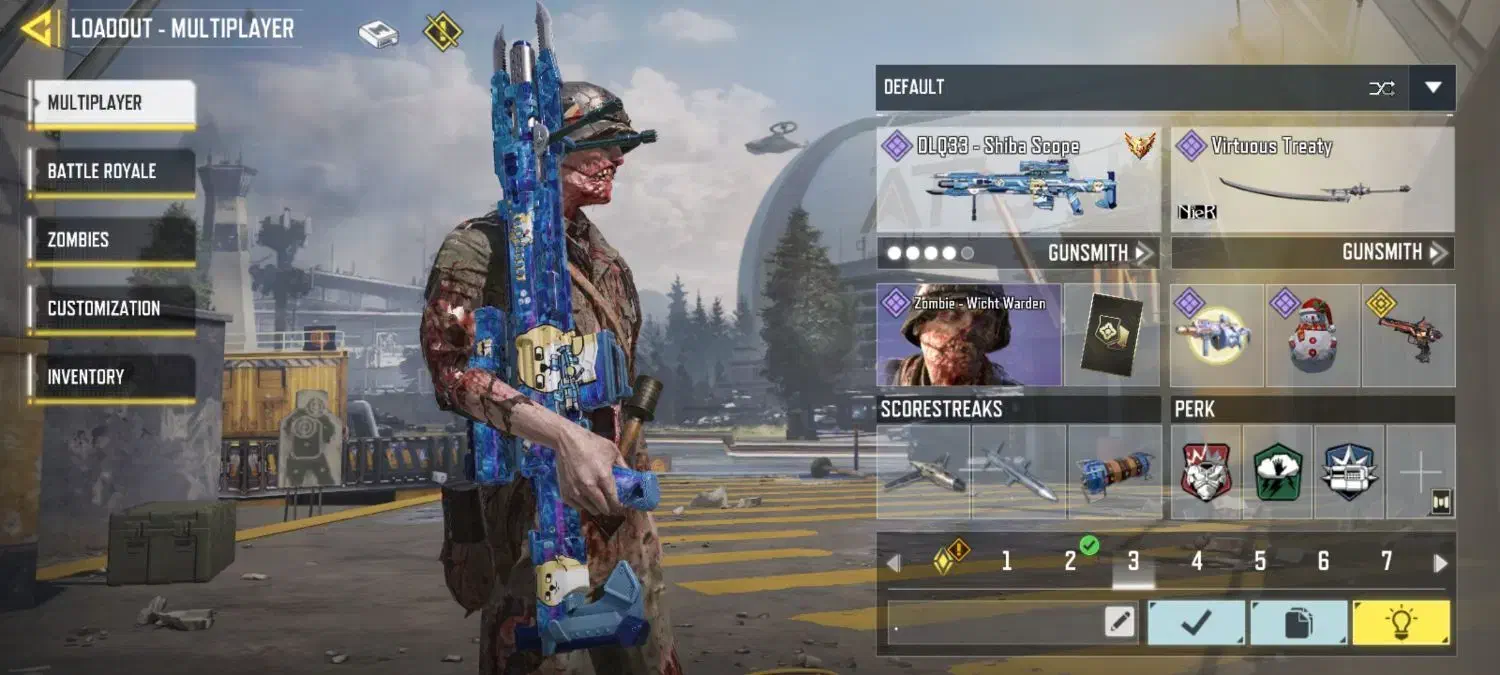Add a perk in the empty plus slot
The image size is (1500, 675).
click(1420, 472)
